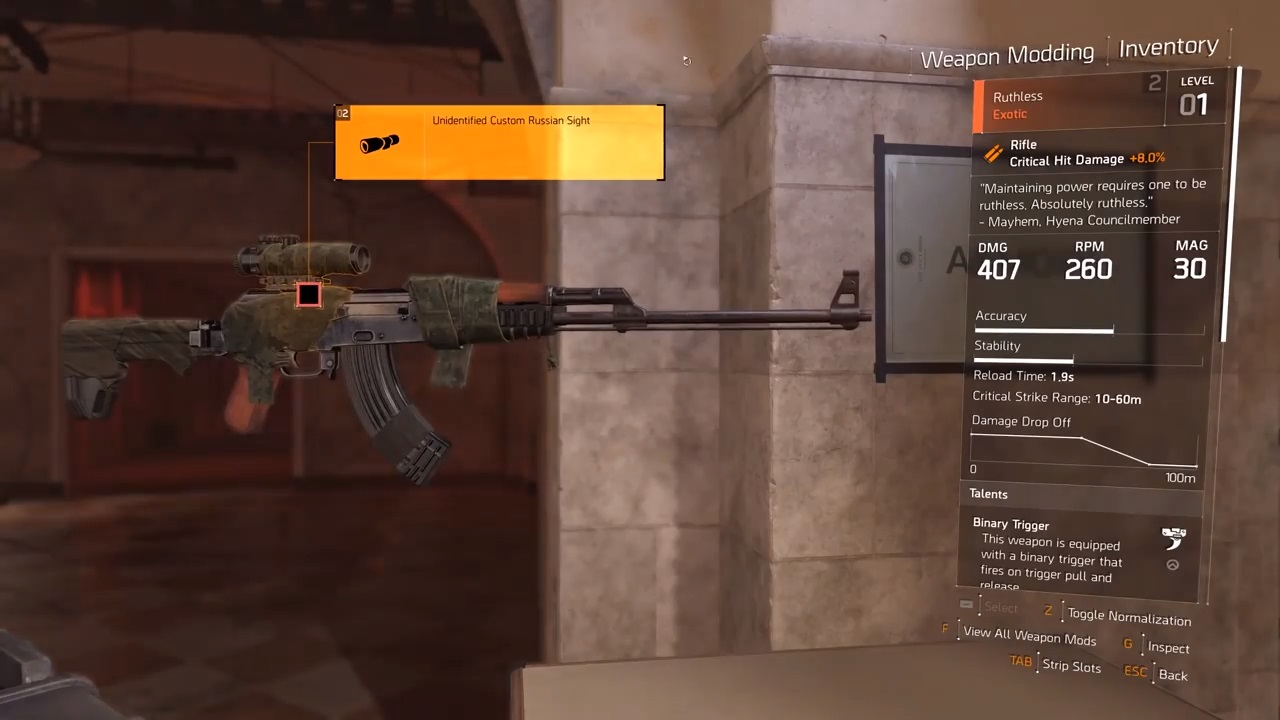The width and height of the screenshot is (1280, 720).
Task: Click the Critical Hit Damage hammer icon
Action: (992, 155)
